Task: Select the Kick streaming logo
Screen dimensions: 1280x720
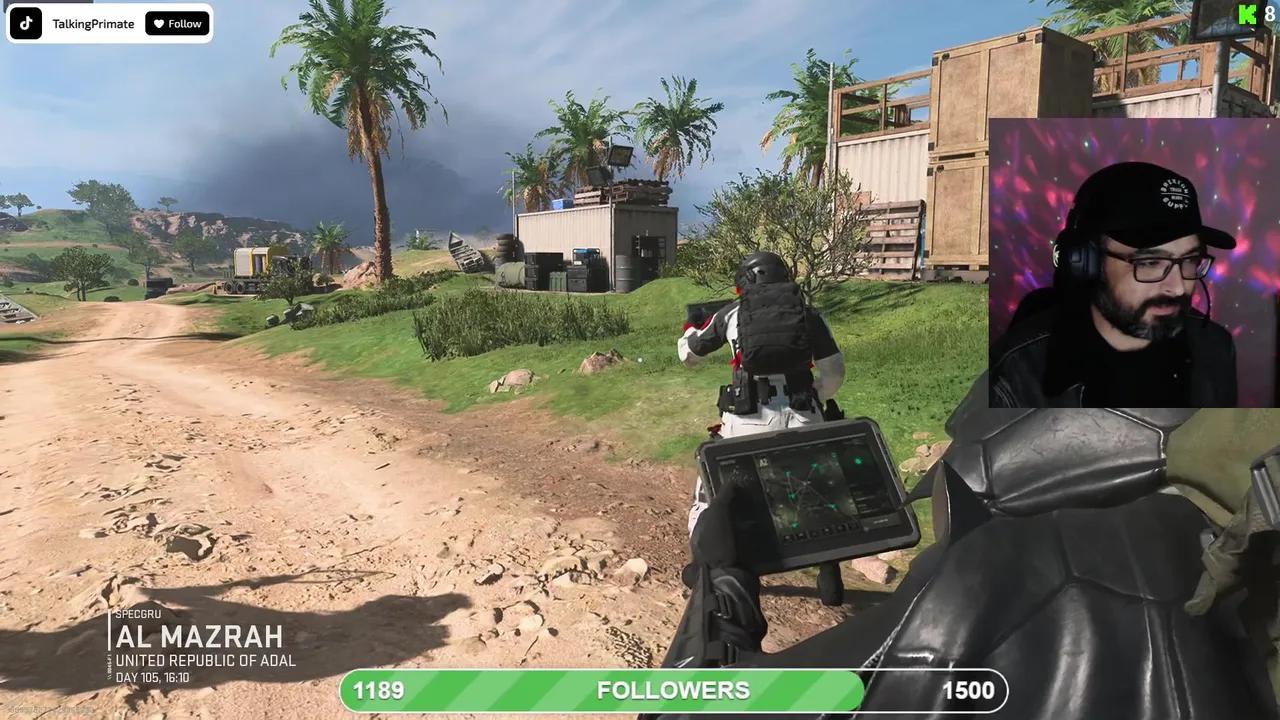Action: [x=1246, y=14]
